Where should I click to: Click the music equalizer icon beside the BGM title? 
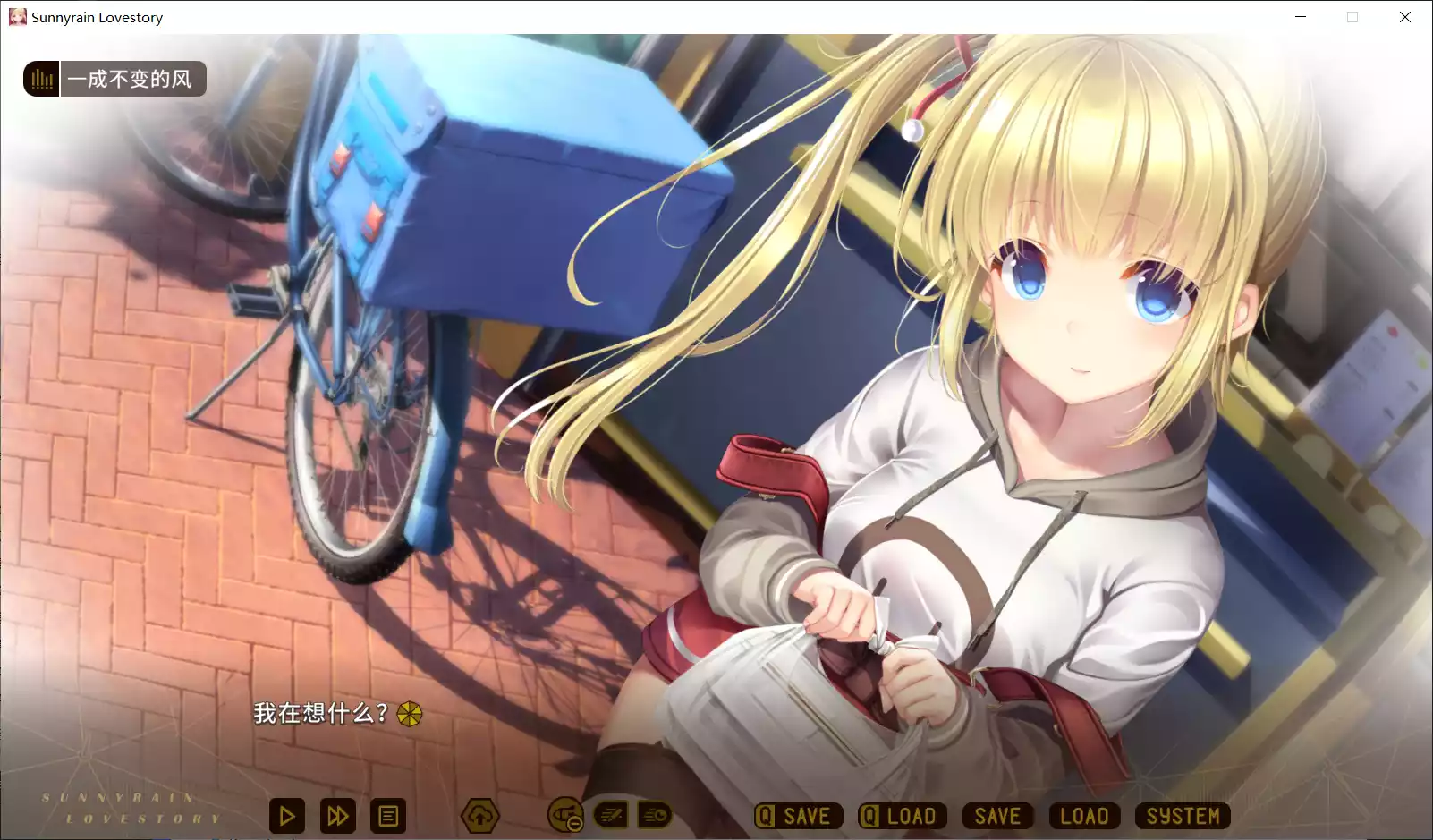[40, 79]
